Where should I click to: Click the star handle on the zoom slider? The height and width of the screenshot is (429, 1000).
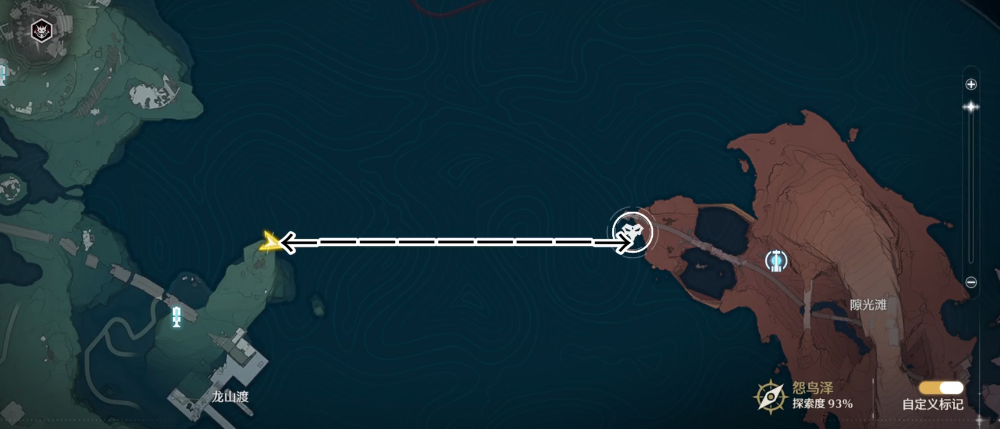[970, 106]
